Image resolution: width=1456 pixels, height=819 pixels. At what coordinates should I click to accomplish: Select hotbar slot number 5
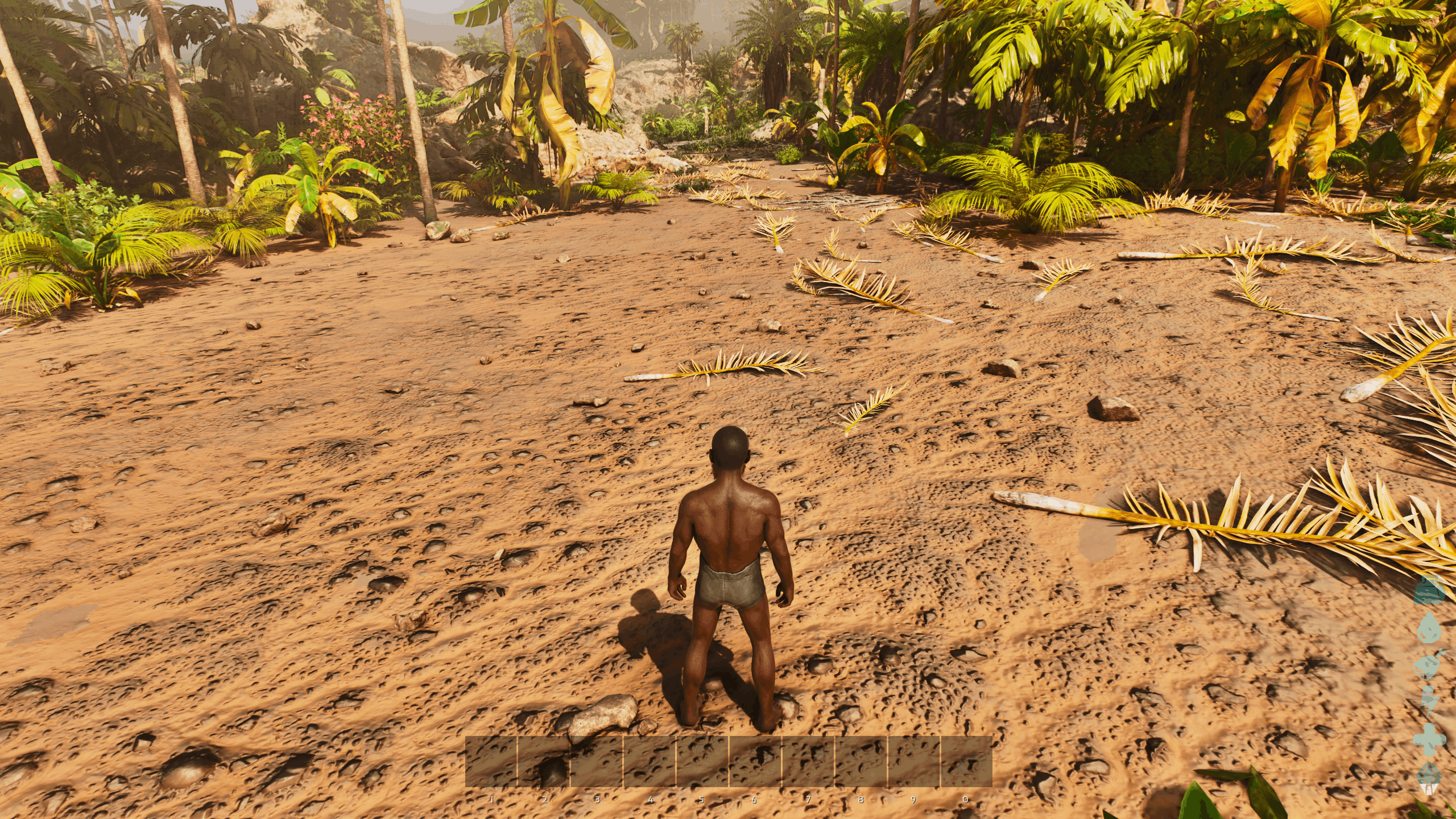(703, 762)
